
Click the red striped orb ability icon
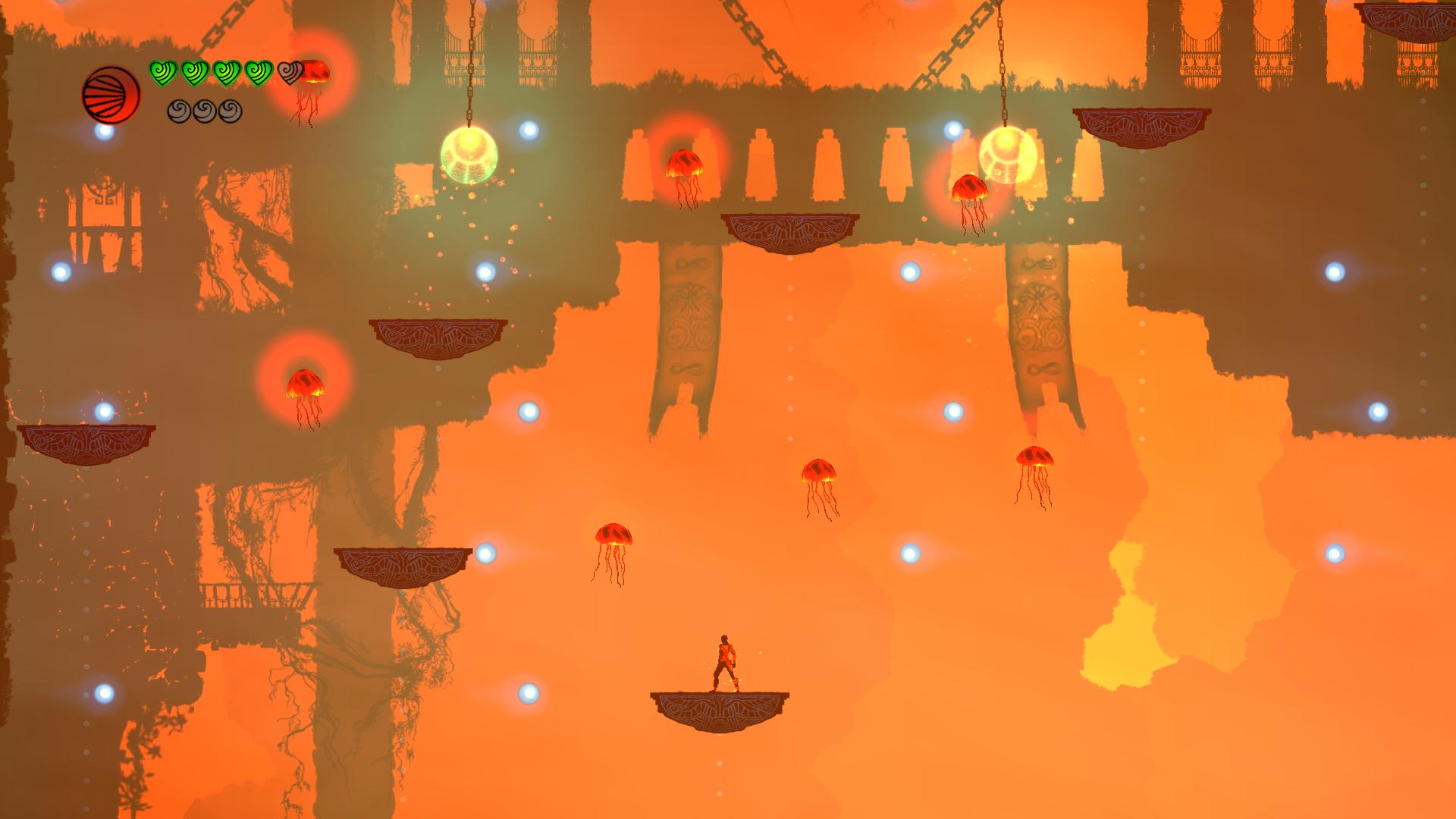click(x=111, y=94)
